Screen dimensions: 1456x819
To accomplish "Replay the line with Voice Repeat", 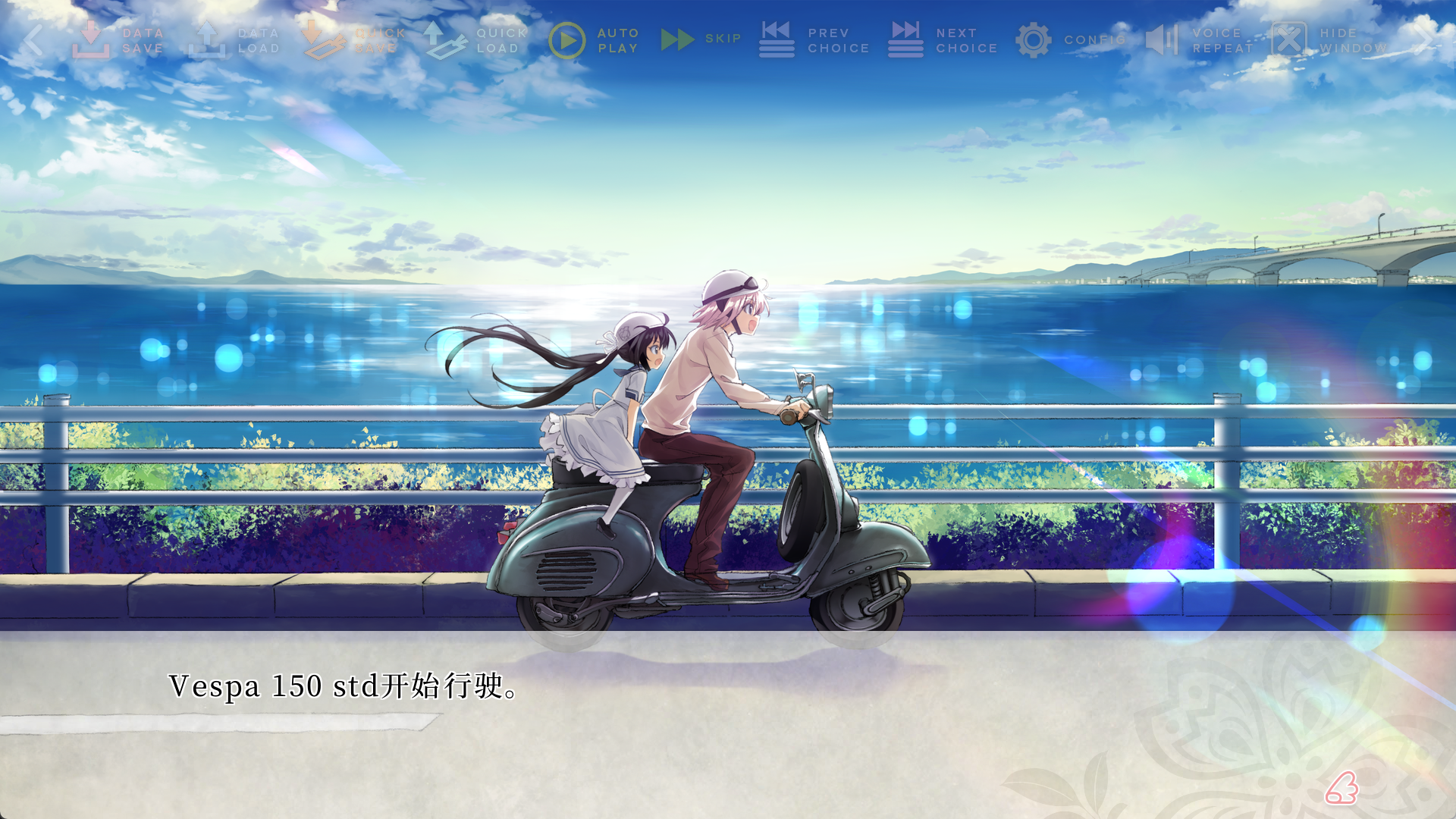I will [1199, 40].
